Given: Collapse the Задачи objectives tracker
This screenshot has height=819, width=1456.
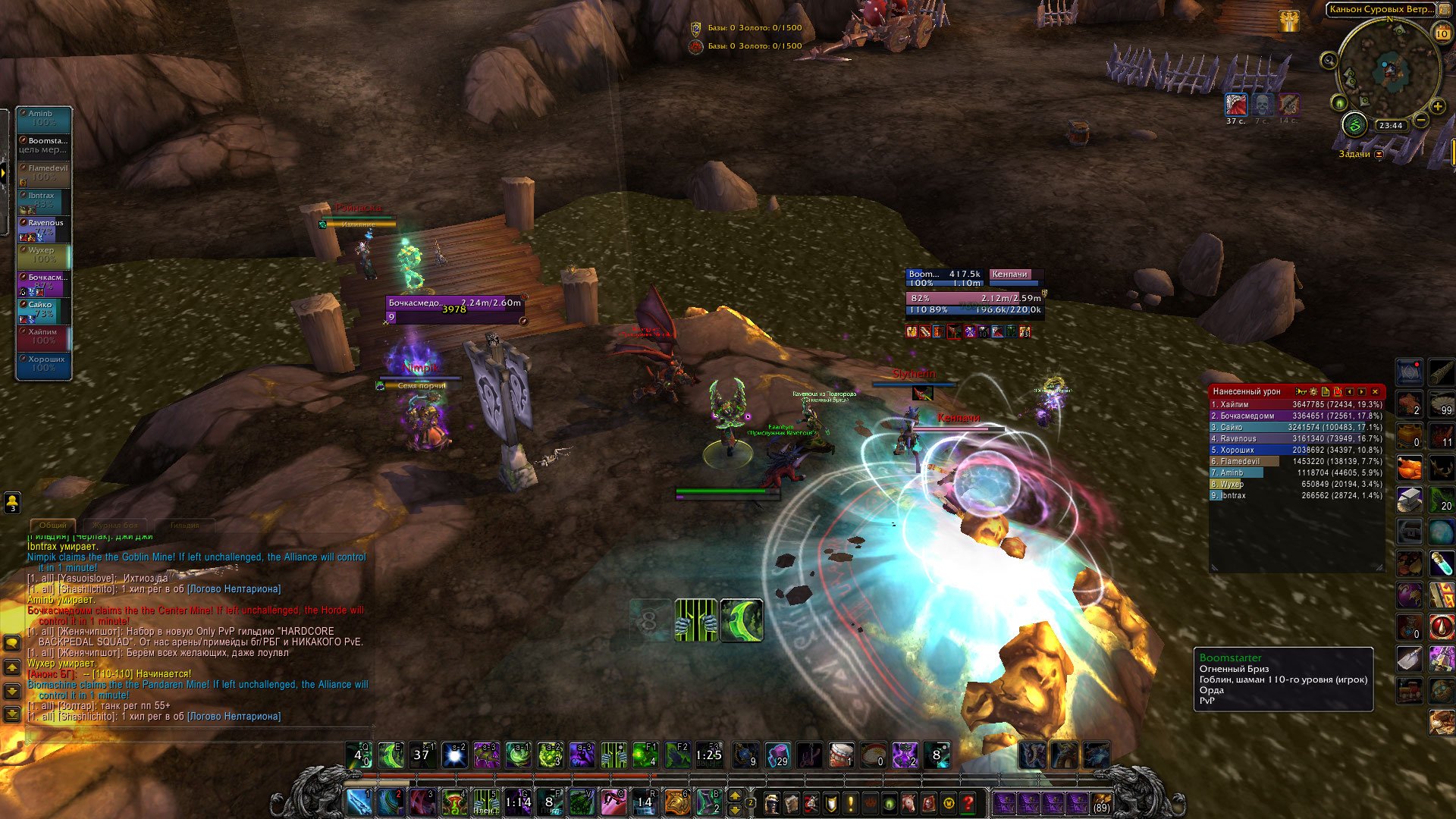Looking at the screenshot, I should tap(1379, 155).
